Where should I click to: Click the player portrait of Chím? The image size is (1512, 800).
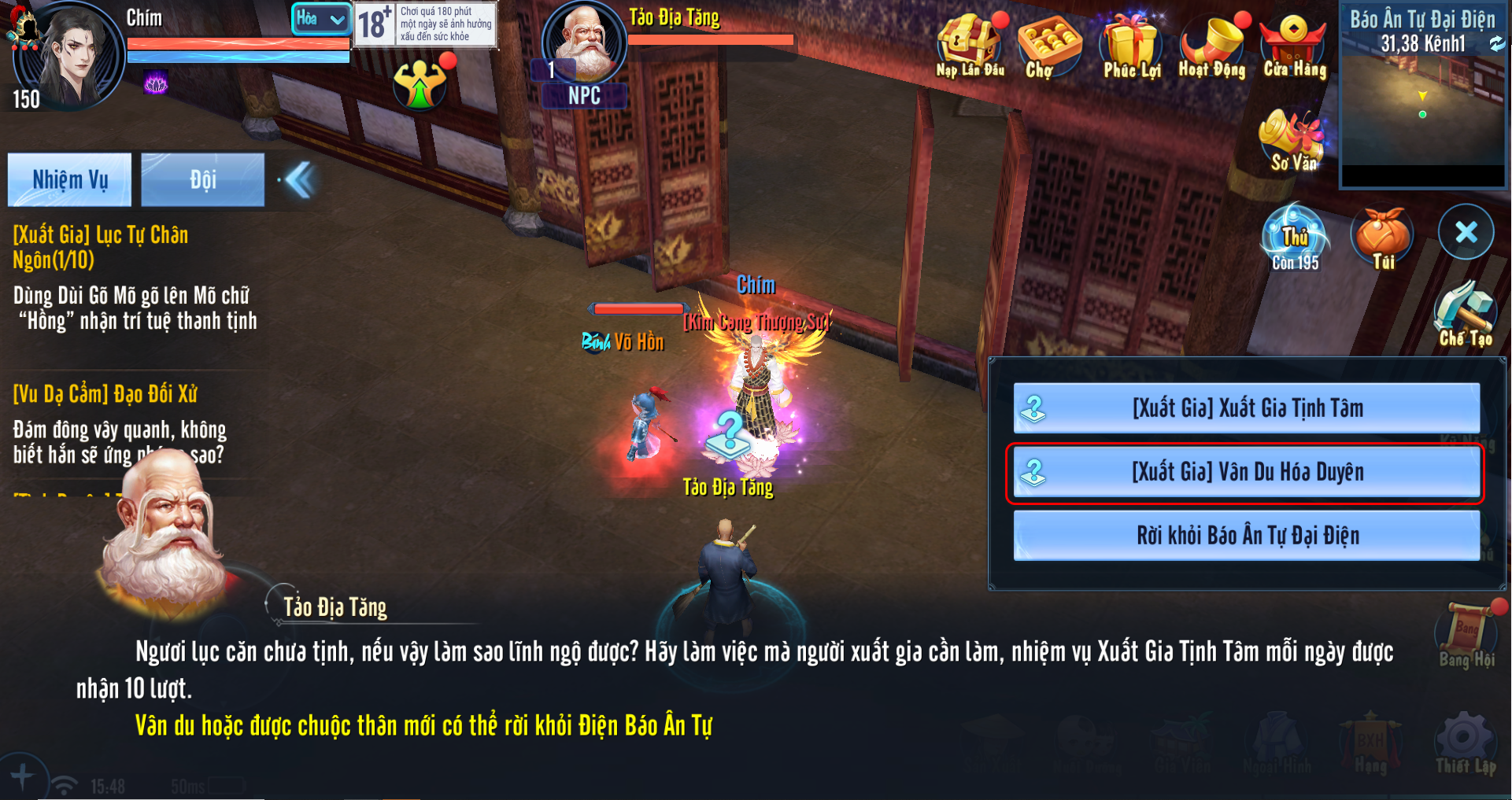tap(72, 57)
